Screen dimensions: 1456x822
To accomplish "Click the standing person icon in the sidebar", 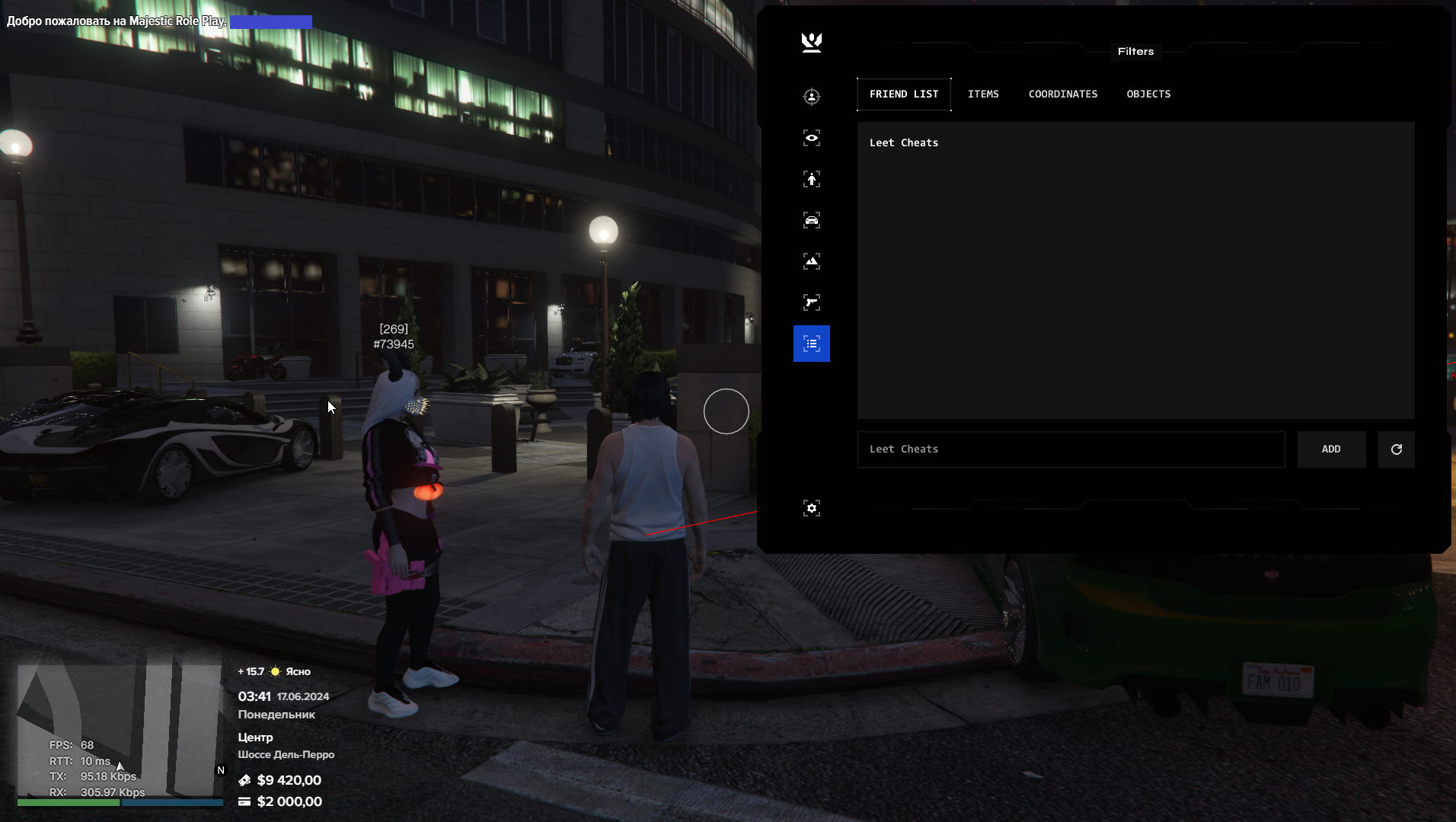I will click(812, 179).
